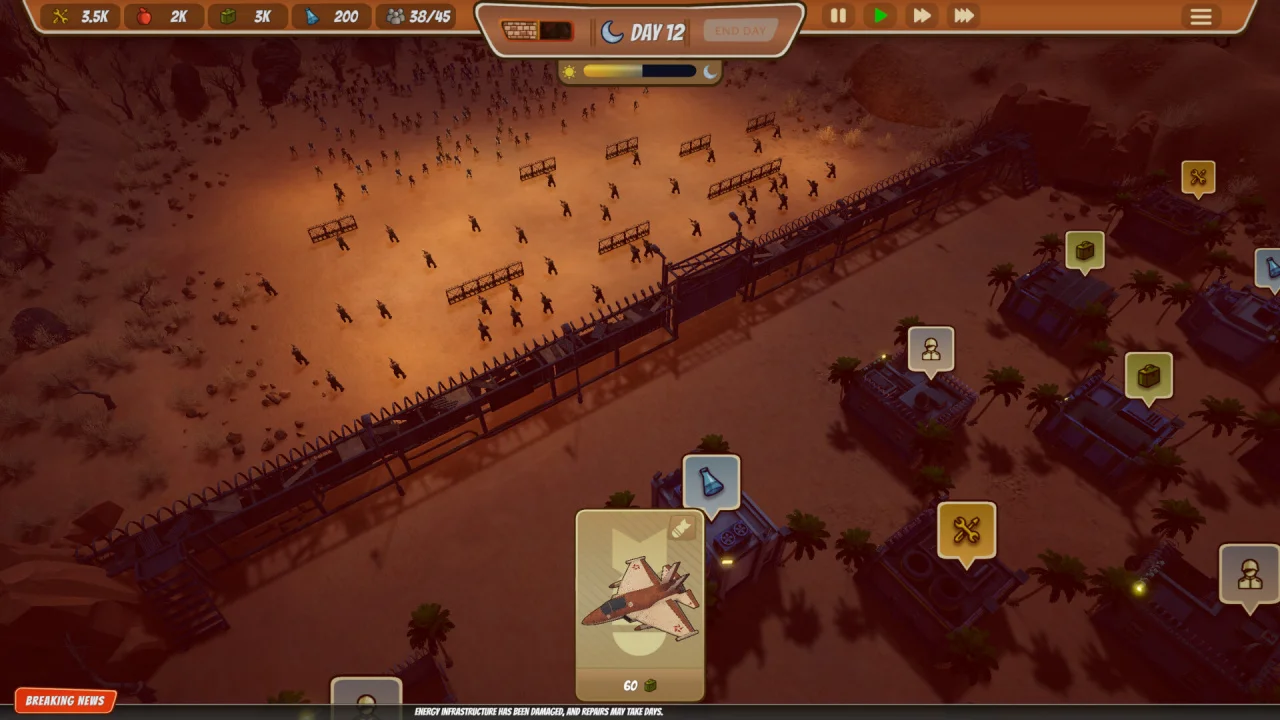The image size is (1280, 720).
Task: Set fastest speed with the triple-arrow button
Action: point(964,16)
